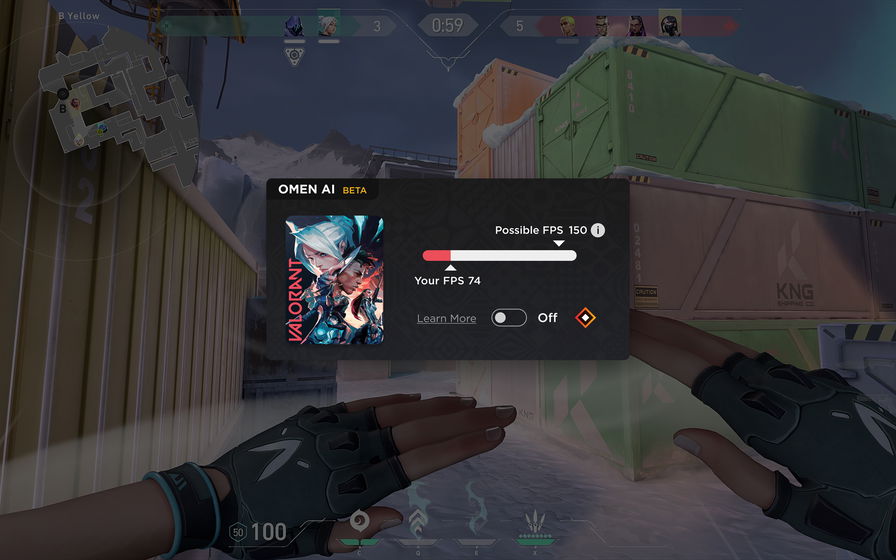Select the hooded Omen teammate portrait

click(295, 26)
